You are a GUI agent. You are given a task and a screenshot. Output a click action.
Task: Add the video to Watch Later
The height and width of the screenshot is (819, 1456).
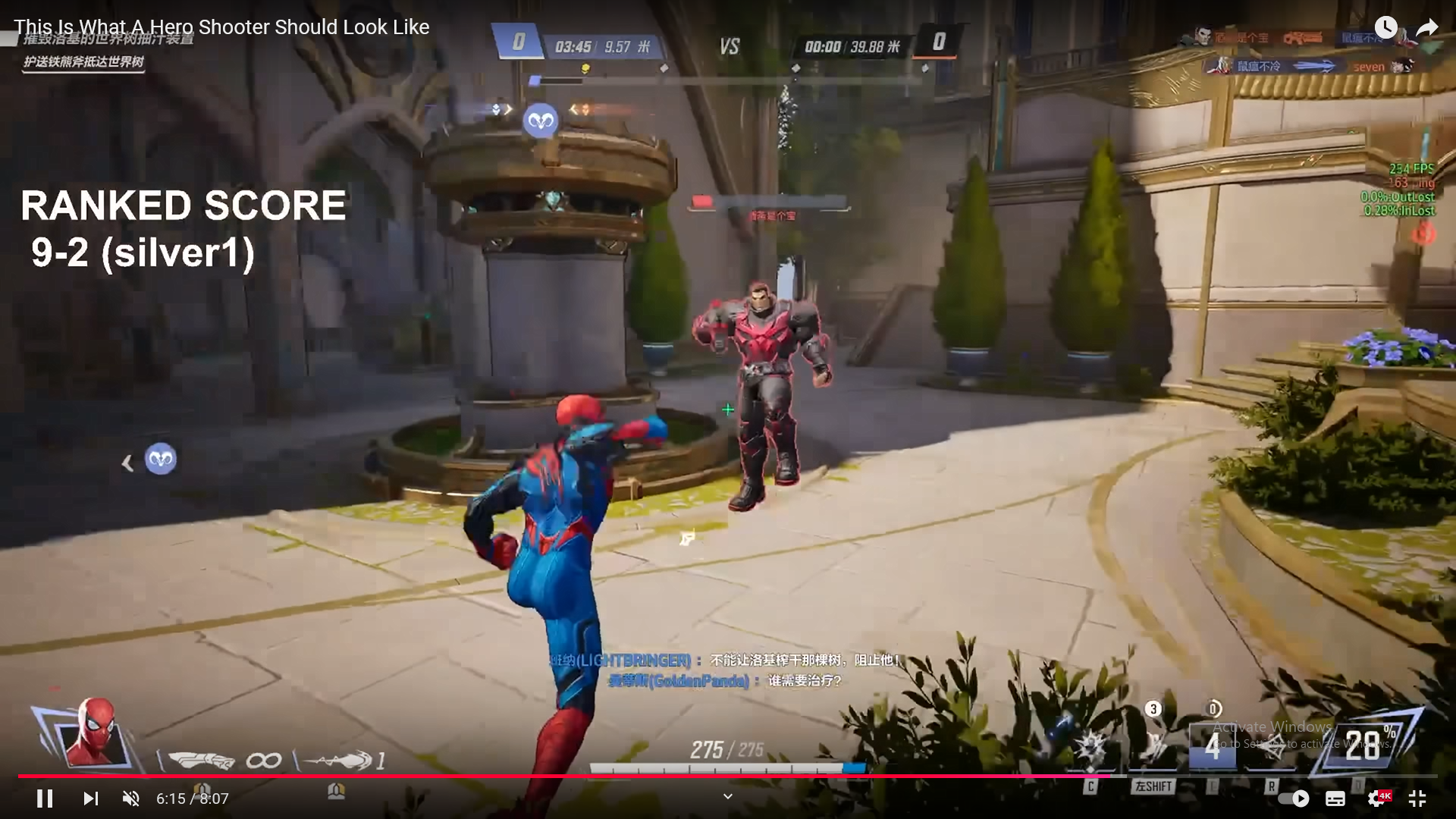pos(1385,28)
